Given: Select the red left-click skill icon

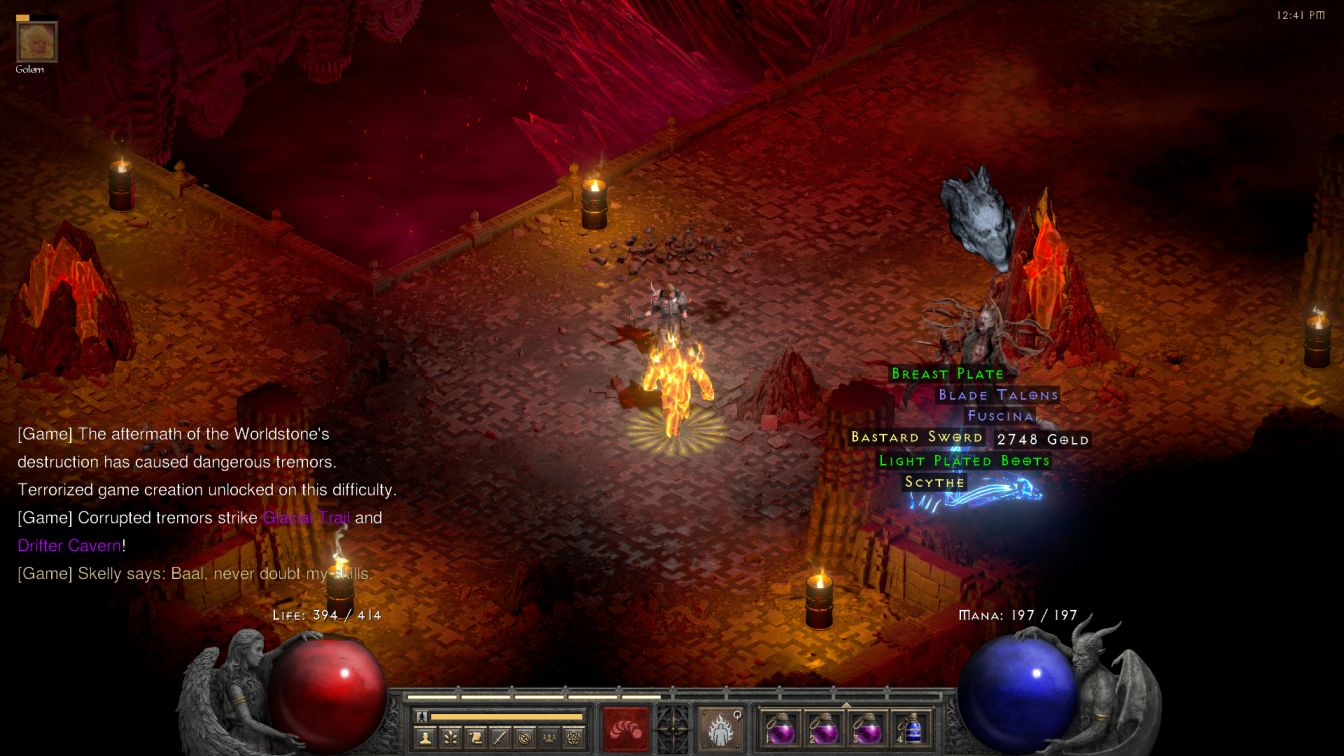Looking at the screenshot, I should [625, 728].
